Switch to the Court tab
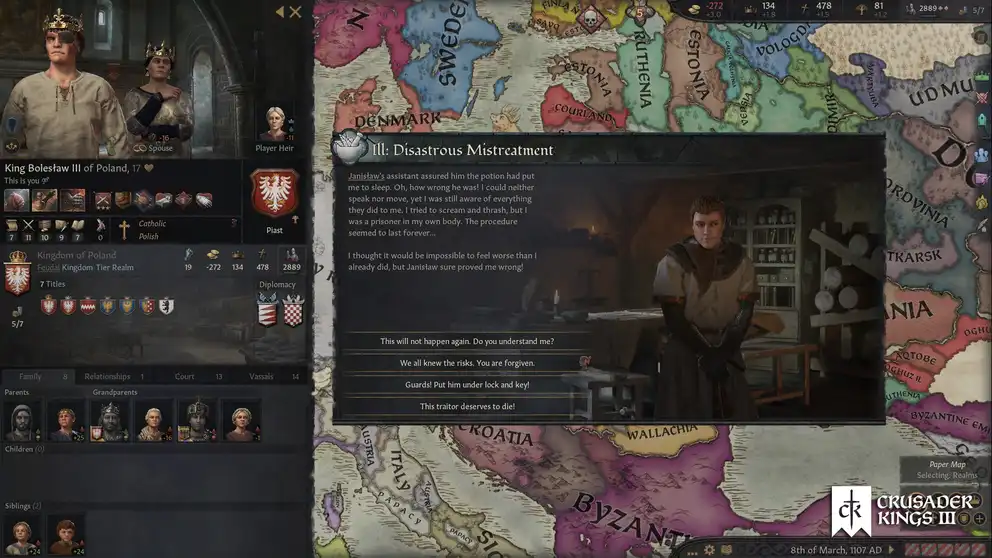Image resolution: width=992 pixels, height=558 pixels. pos(184,376)
